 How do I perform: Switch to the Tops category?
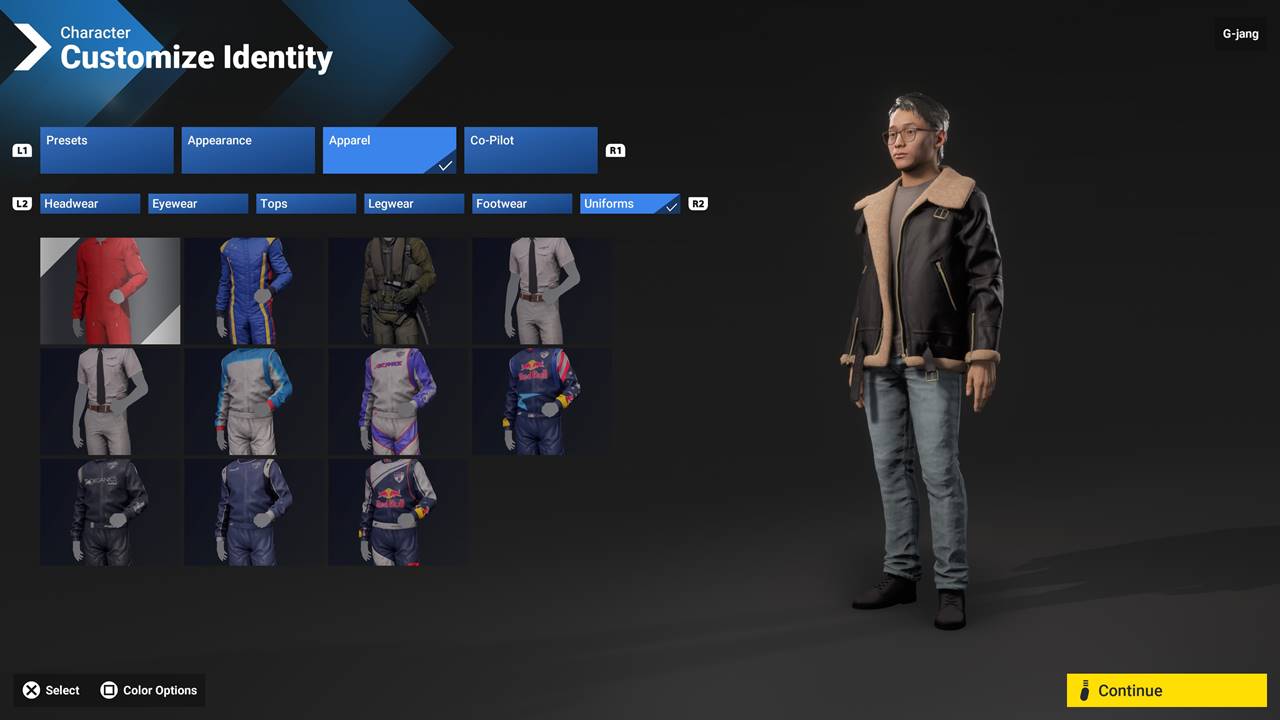point(306,204)
